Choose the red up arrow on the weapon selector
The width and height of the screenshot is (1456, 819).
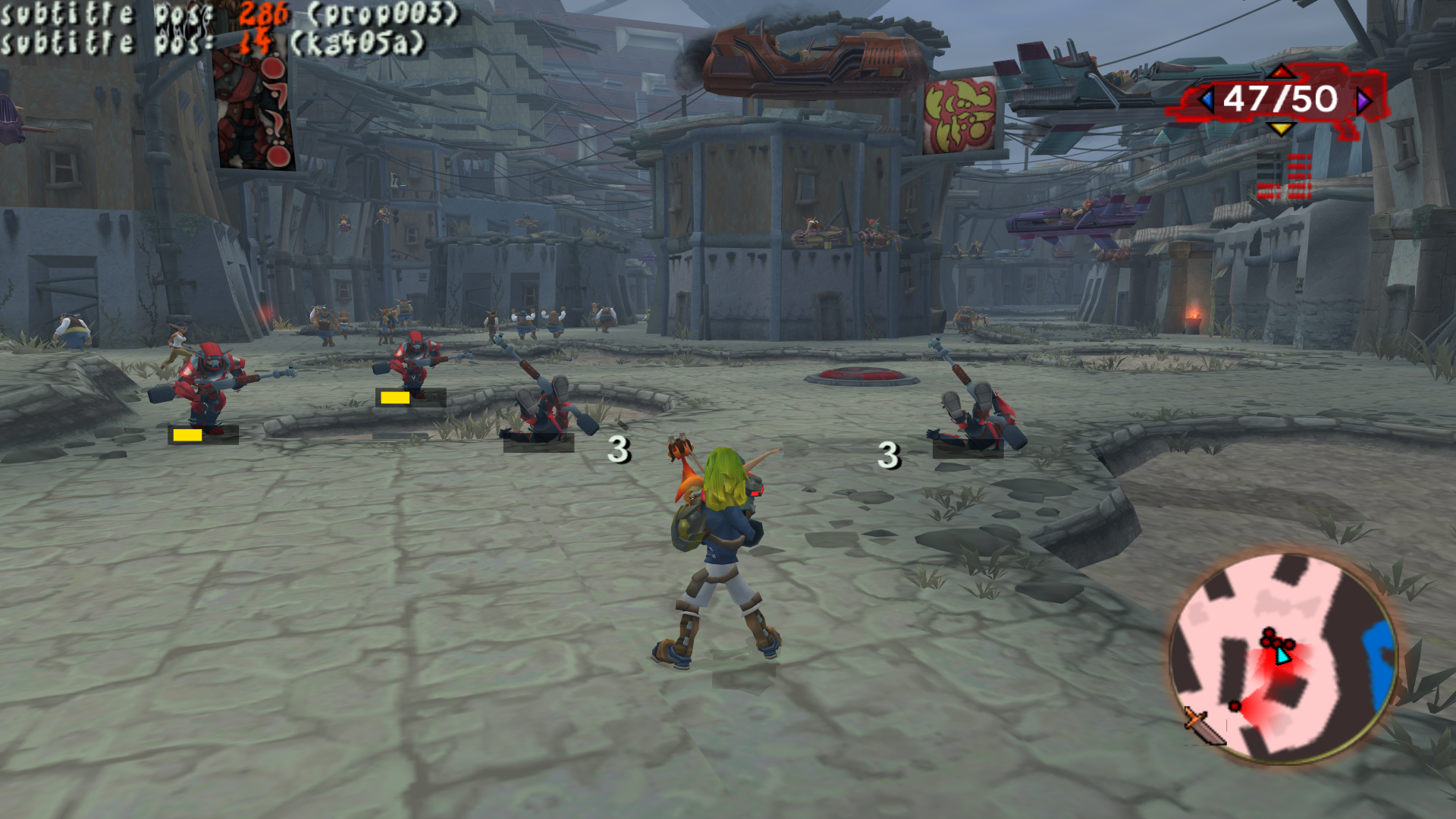coord(1281,72)
